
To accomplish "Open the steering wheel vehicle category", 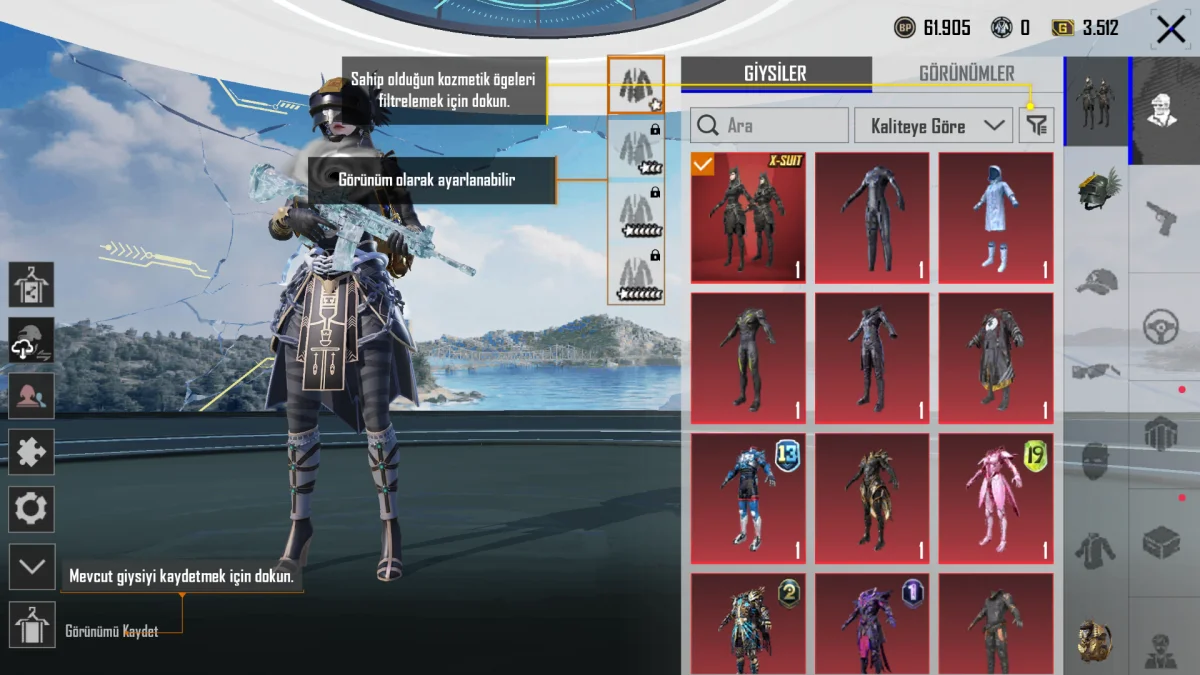I will click(x=1163, y=325).
